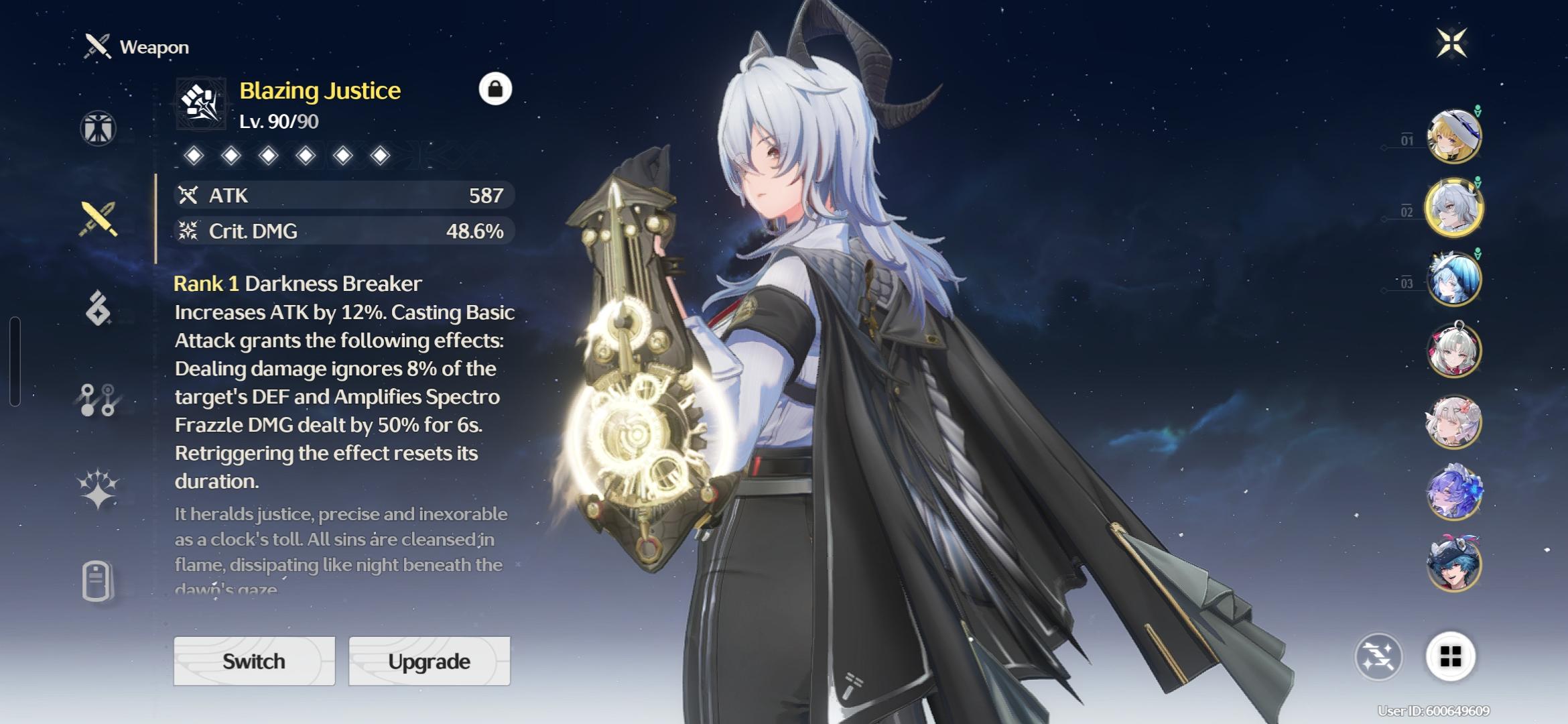
Task: Choose the purple-haired character portrait
Action: 1453,493
